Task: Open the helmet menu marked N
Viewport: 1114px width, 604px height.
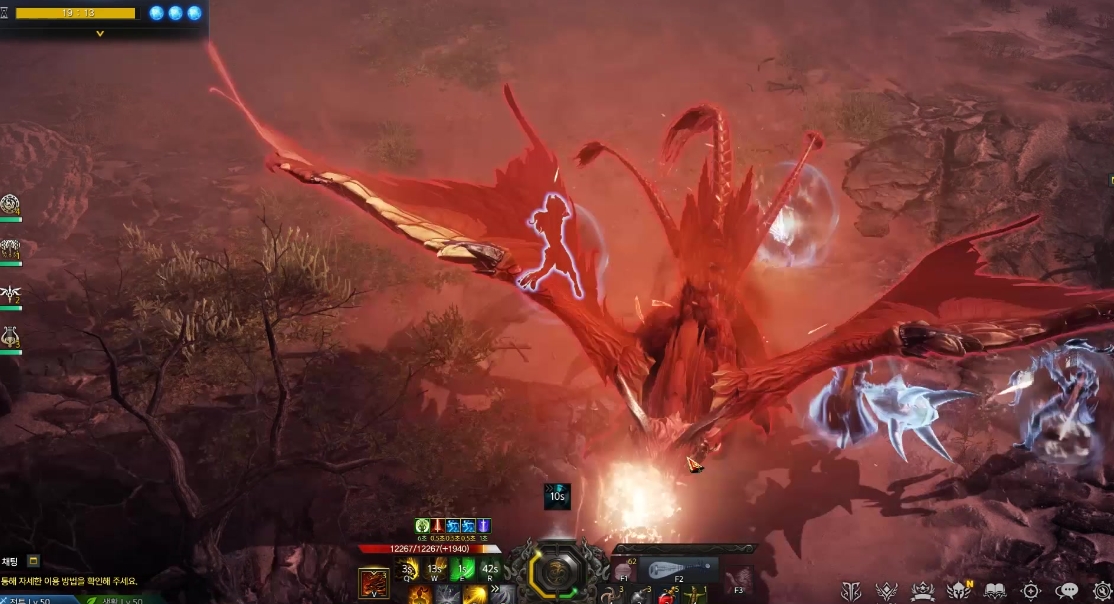Action: coord(959,591)
